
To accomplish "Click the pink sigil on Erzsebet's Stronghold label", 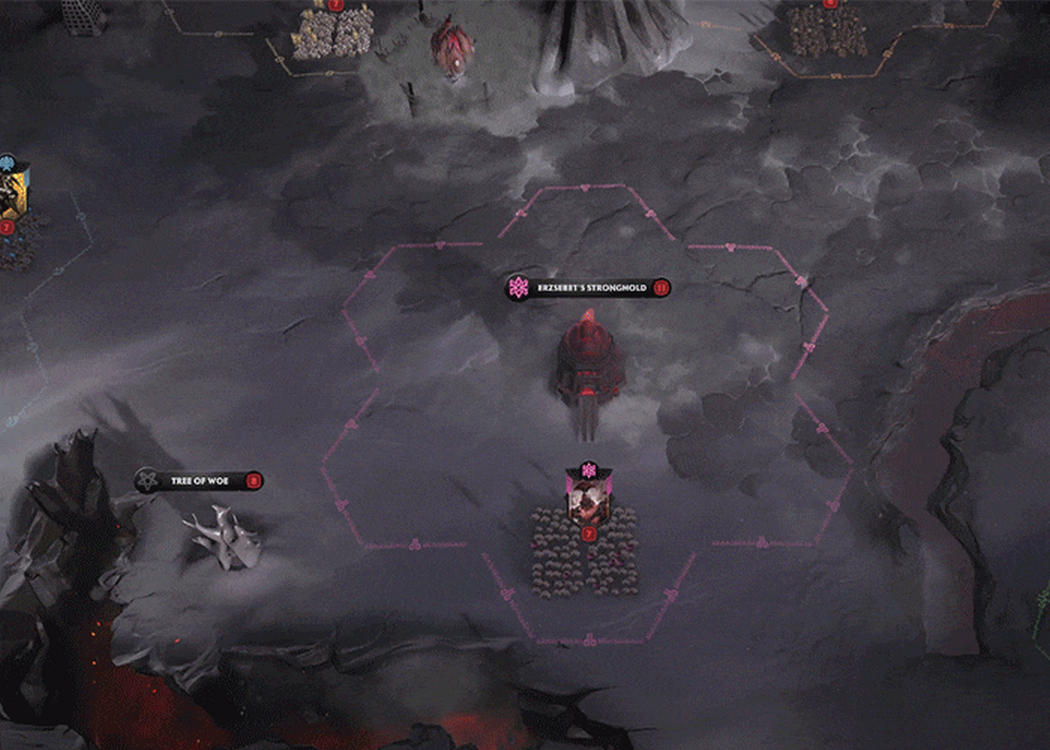I will (x=519, y=288).
